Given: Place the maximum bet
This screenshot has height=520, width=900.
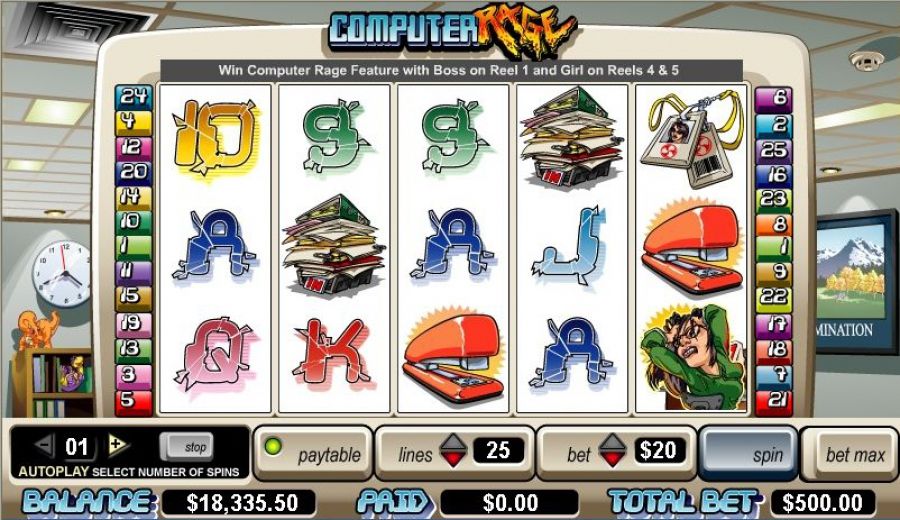Looking at the screenshot, I should point(855,454).
